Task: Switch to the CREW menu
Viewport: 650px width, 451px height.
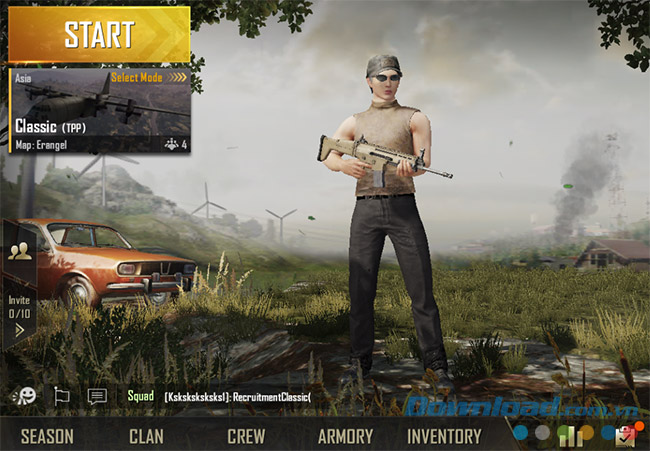Action: (x=246, y=436)
